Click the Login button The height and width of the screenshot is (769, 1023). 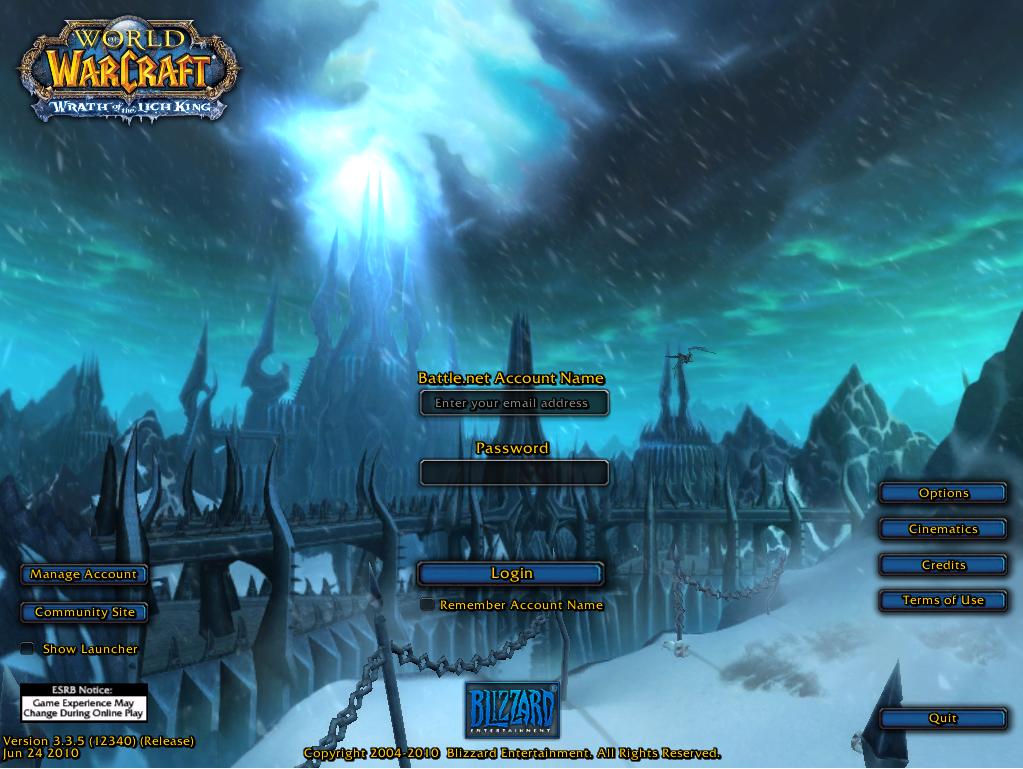click(511, 574)
